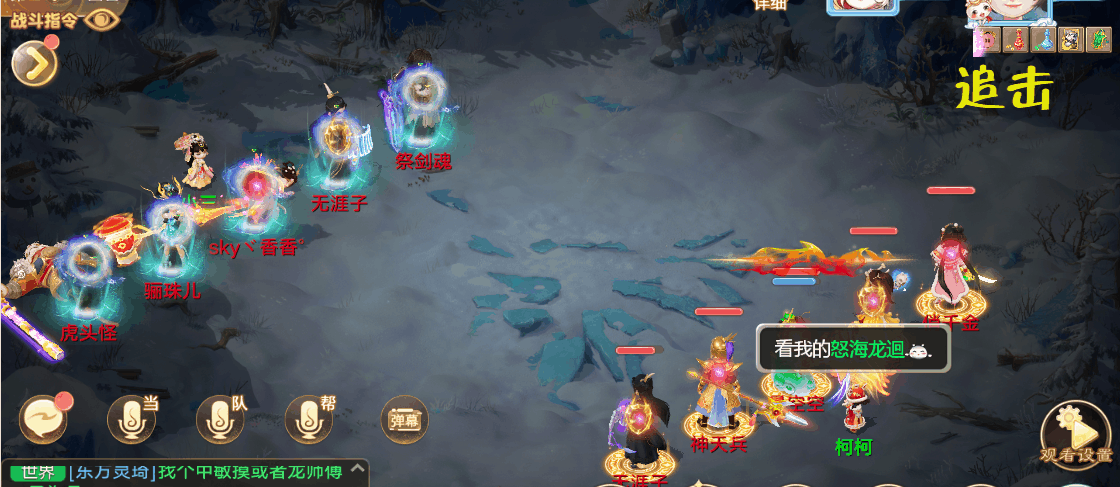
Task: Activate the 当 voice microphone
Action: pyautogui.click(x=132, y=420)
